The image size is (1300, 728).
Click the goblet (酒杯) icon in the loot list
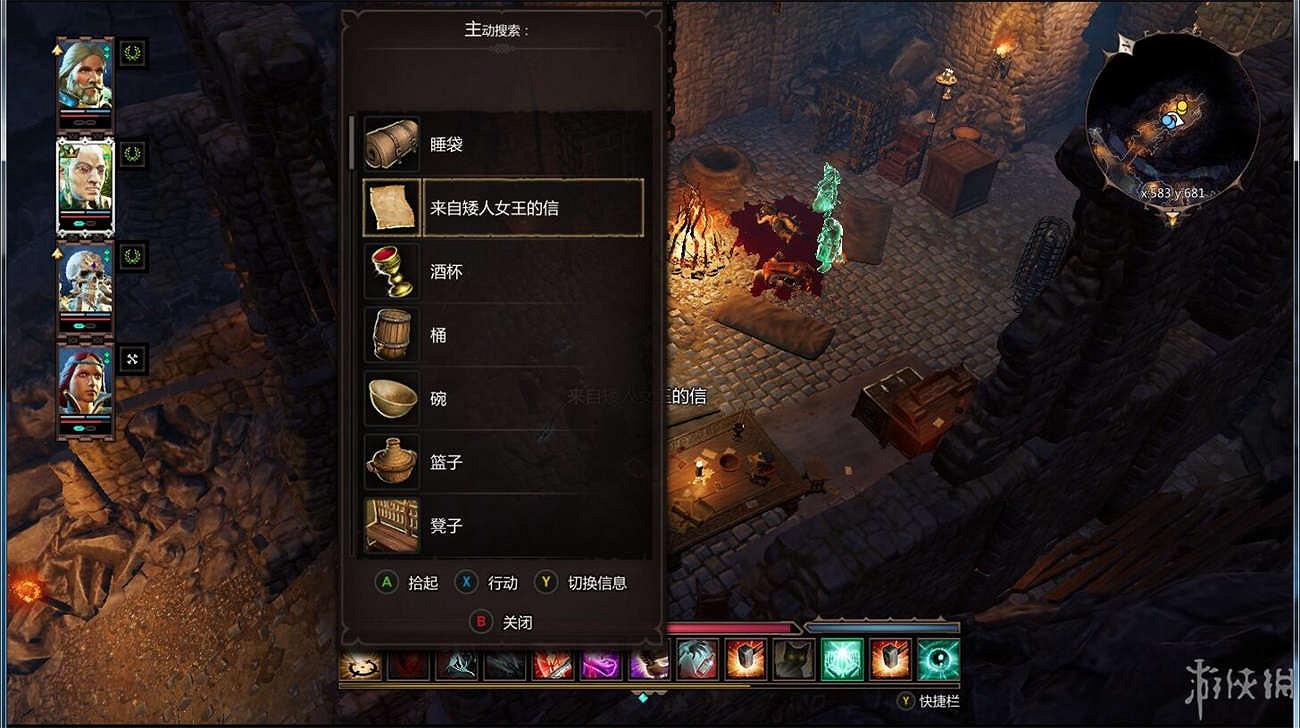tap(391, 271)
